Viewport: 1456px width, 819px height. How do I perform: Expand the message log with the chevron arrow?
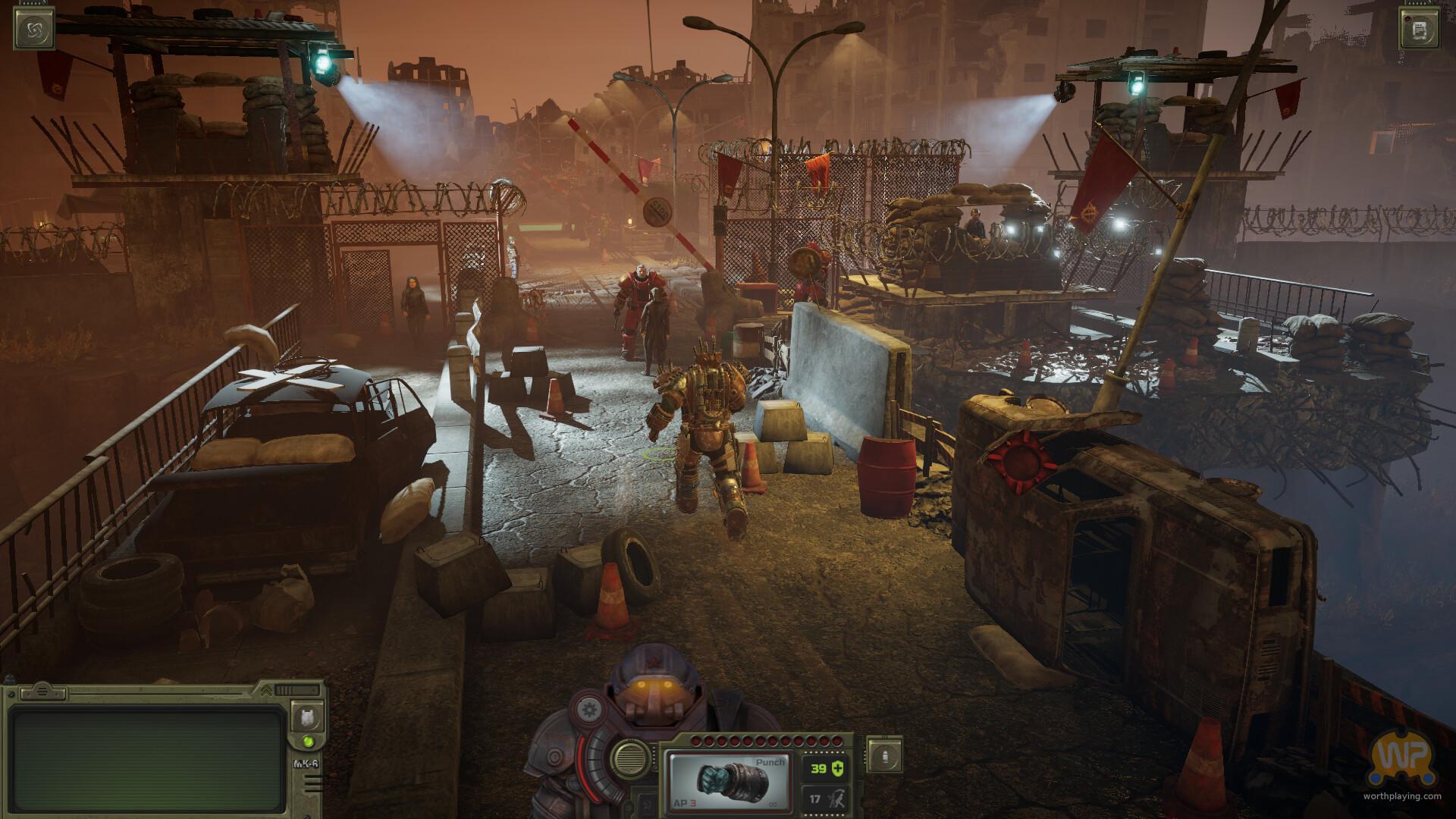click(266, 691)
